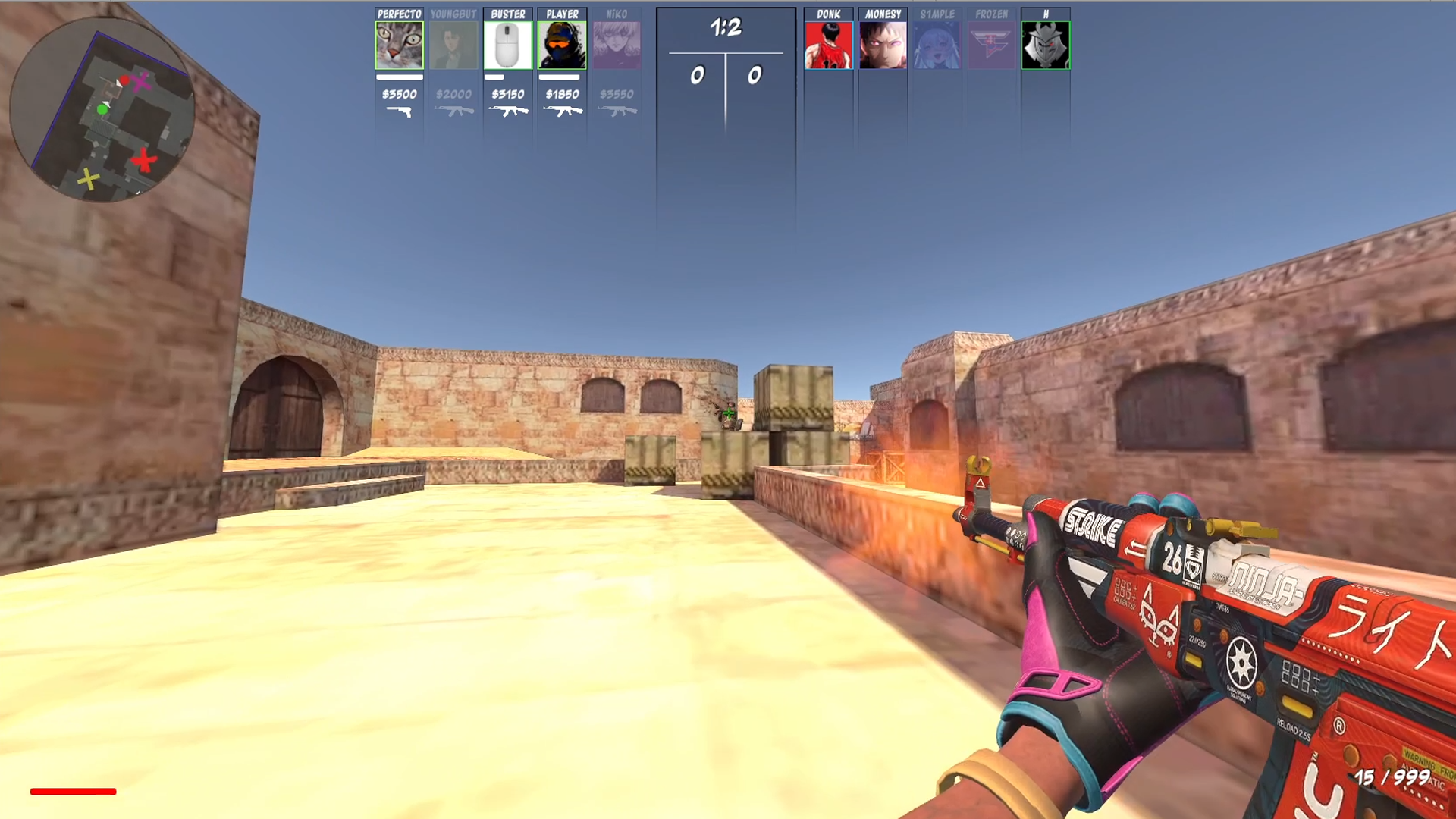
Task: Click Player's rifle weapon icon
Action: [562, 112]
